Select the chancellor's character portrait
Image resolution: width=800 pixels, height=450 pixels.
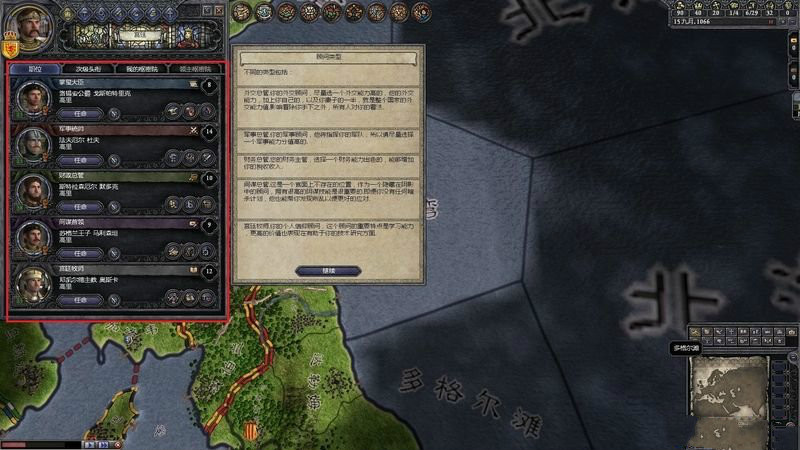coord(33,100)
